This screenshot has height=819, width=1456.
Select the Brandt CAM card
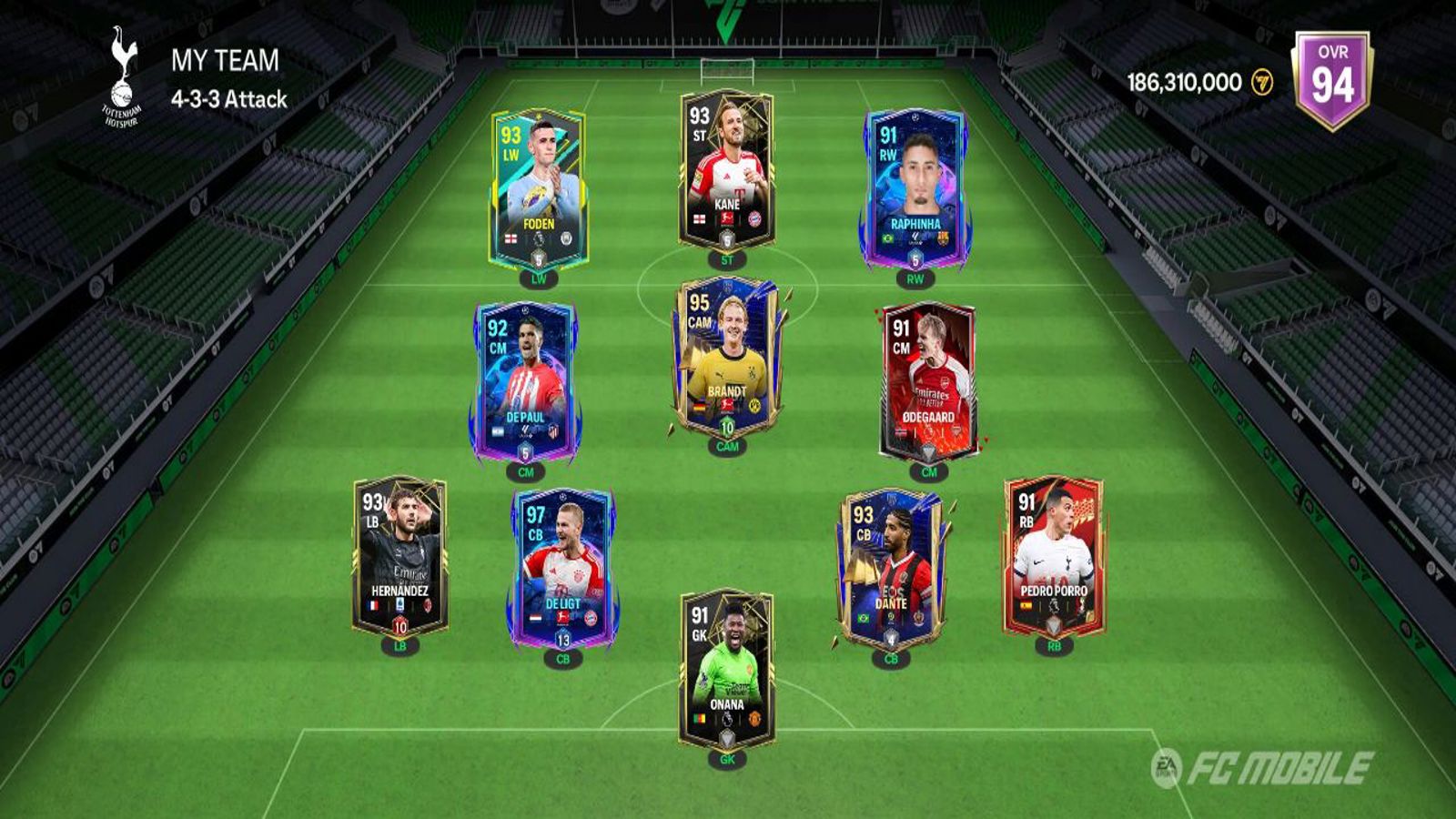point(726,357)
